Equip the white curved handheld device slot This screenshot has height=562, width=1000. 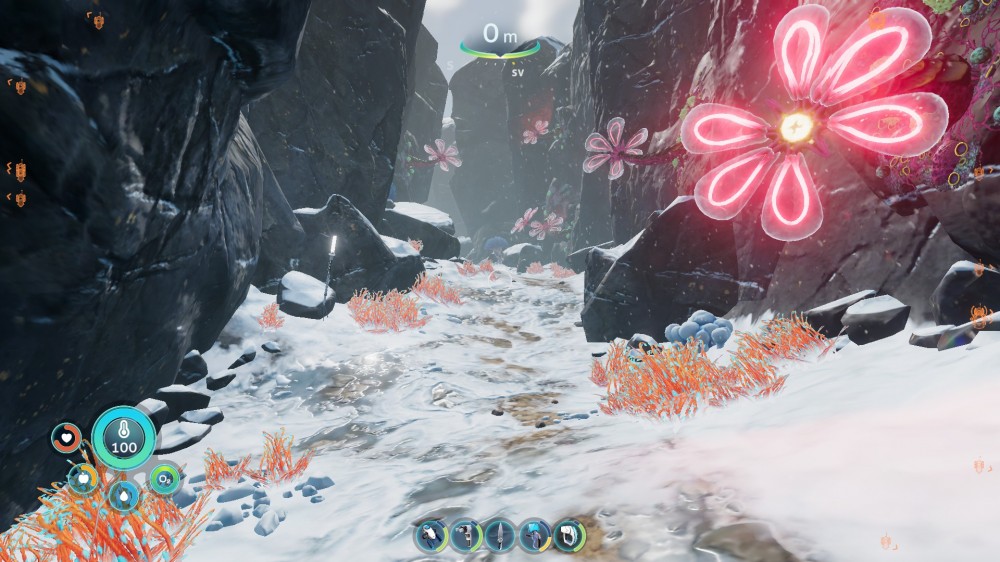(x=569, y=536)
